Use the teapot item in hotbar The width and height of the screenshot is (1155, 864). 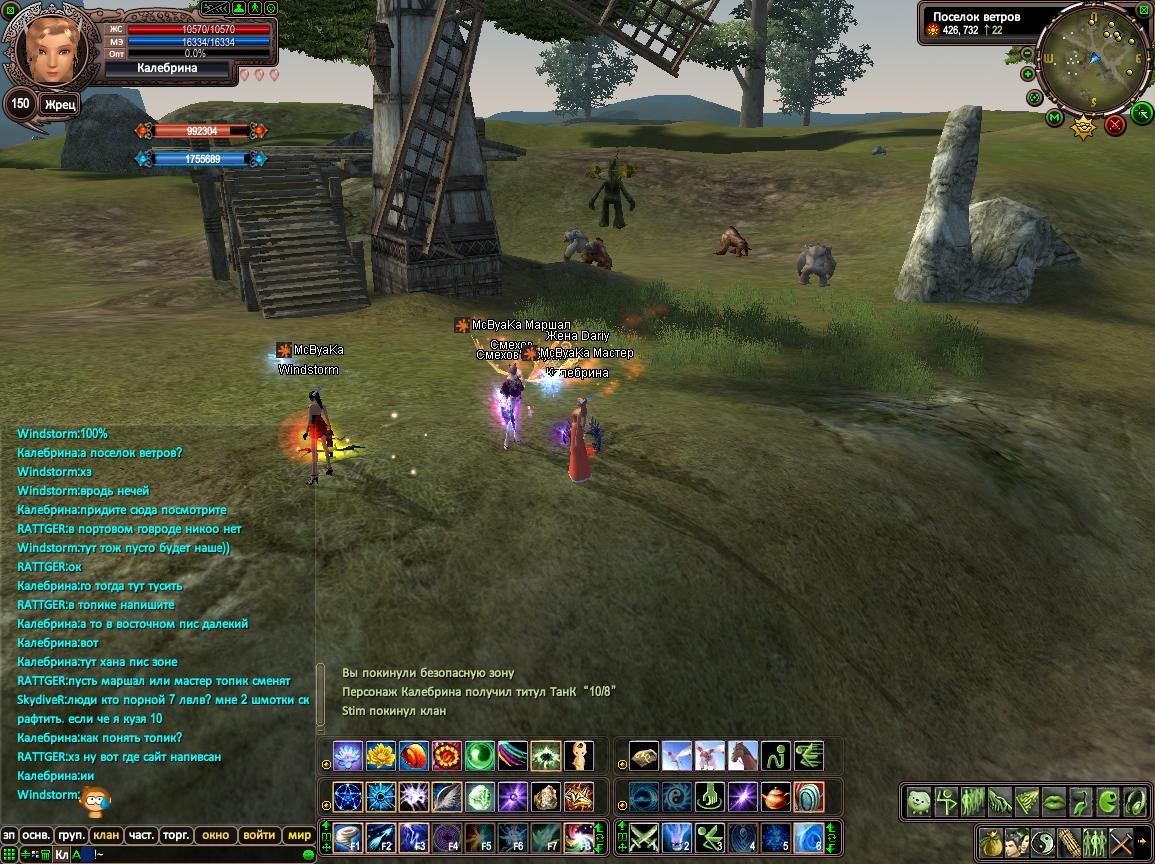point(776,796)
